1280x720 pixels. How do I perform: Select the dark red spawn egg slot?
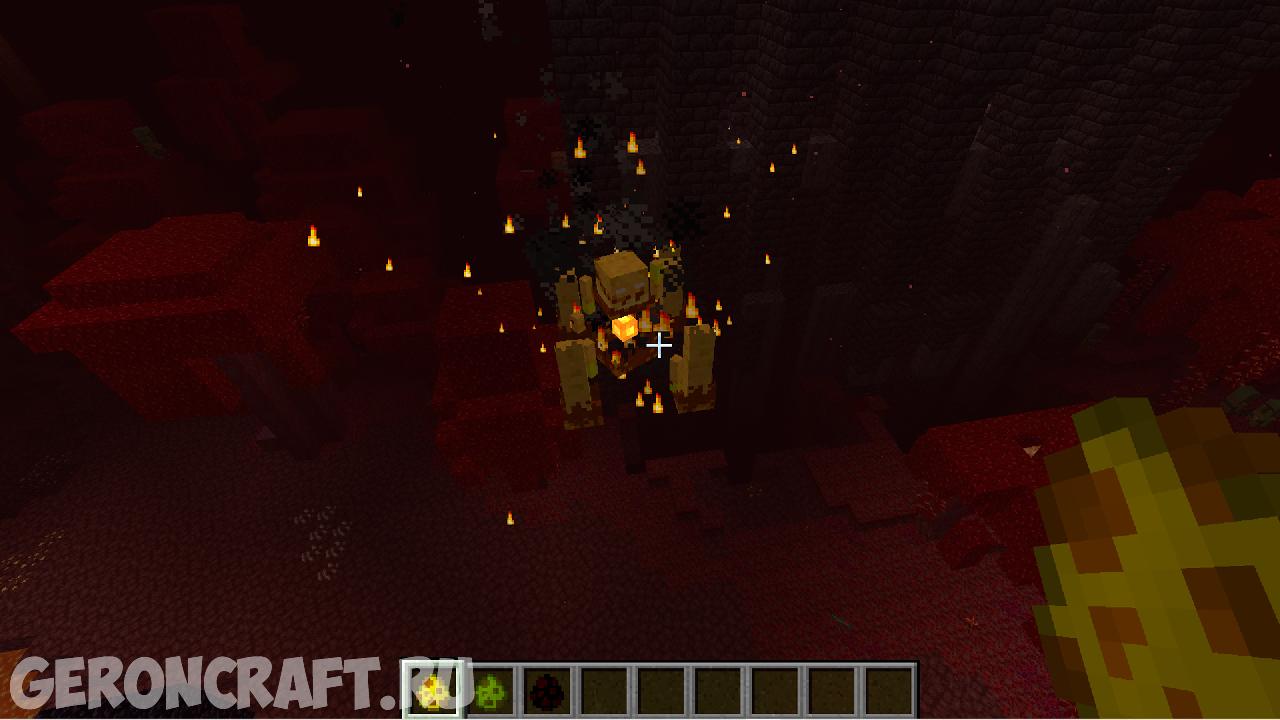click(x=547, y=690)
